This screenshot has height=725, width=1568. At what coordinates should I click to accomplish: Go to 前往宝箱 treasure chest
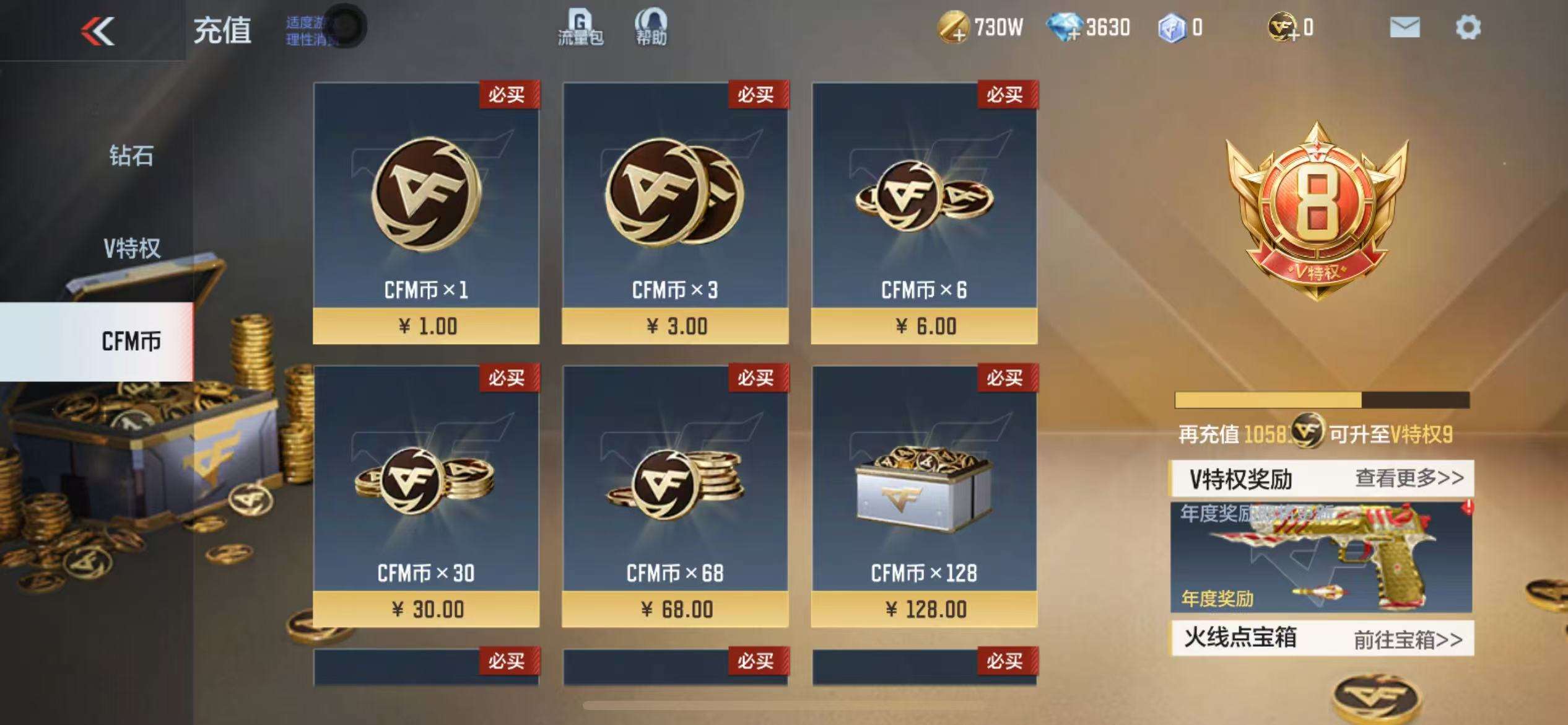tap(1408, 639)
